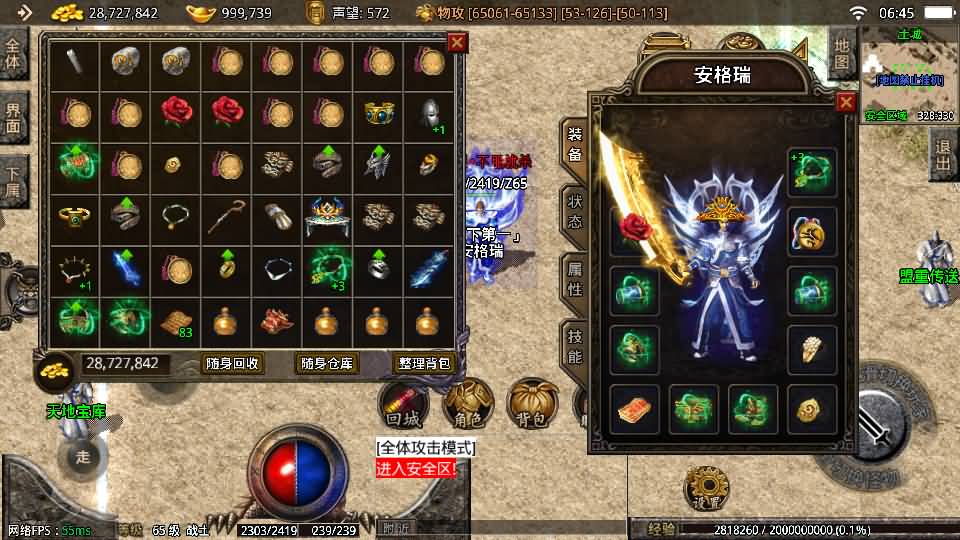
Task: Open the 随身仓库 portable warehouse
Action: coord(328,364)
